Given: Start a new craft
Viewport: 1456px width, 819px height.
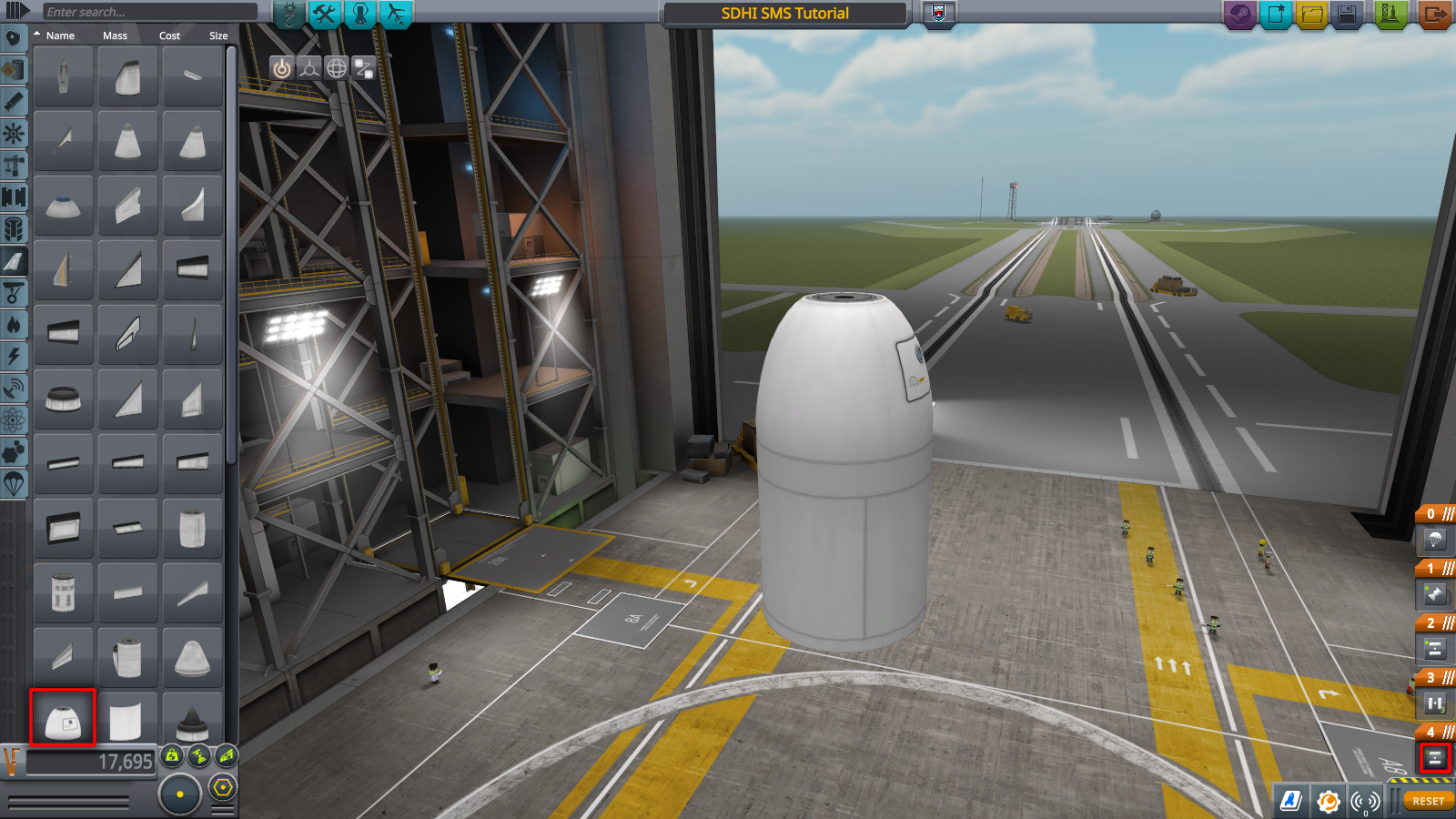Looking at the screenshot, I should click(x=1276, y=15).
